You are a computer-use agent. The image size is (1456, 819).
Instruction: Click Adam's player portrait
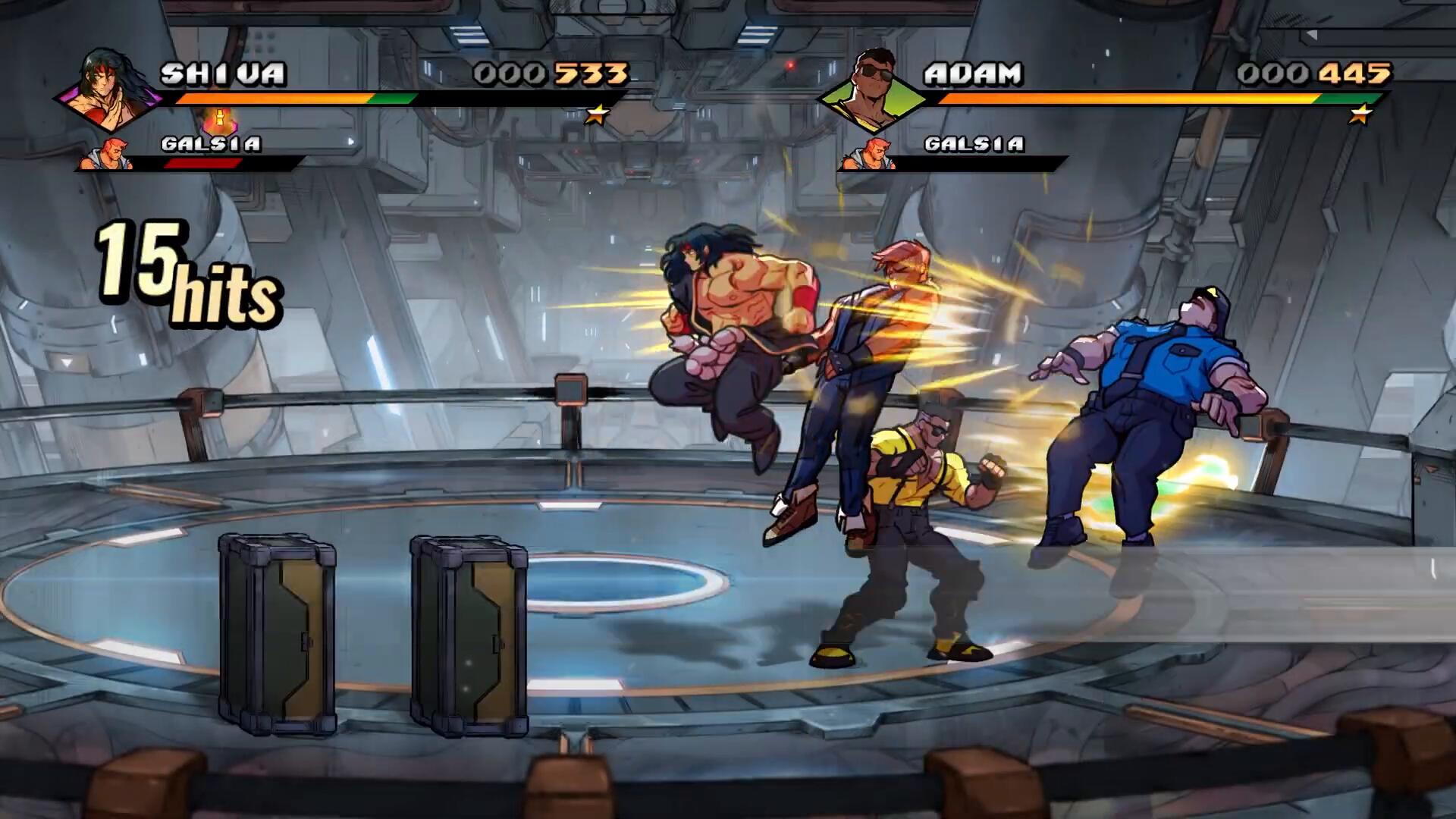[872, 89]
